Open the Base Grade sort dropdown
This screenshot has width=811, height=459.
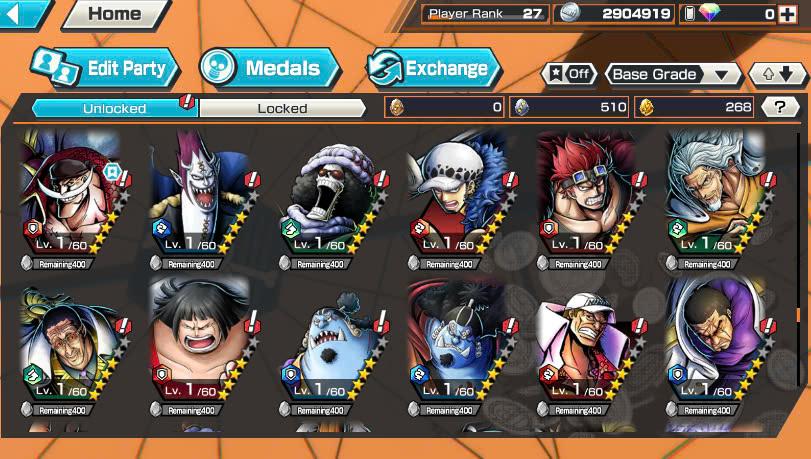[671, 75]
